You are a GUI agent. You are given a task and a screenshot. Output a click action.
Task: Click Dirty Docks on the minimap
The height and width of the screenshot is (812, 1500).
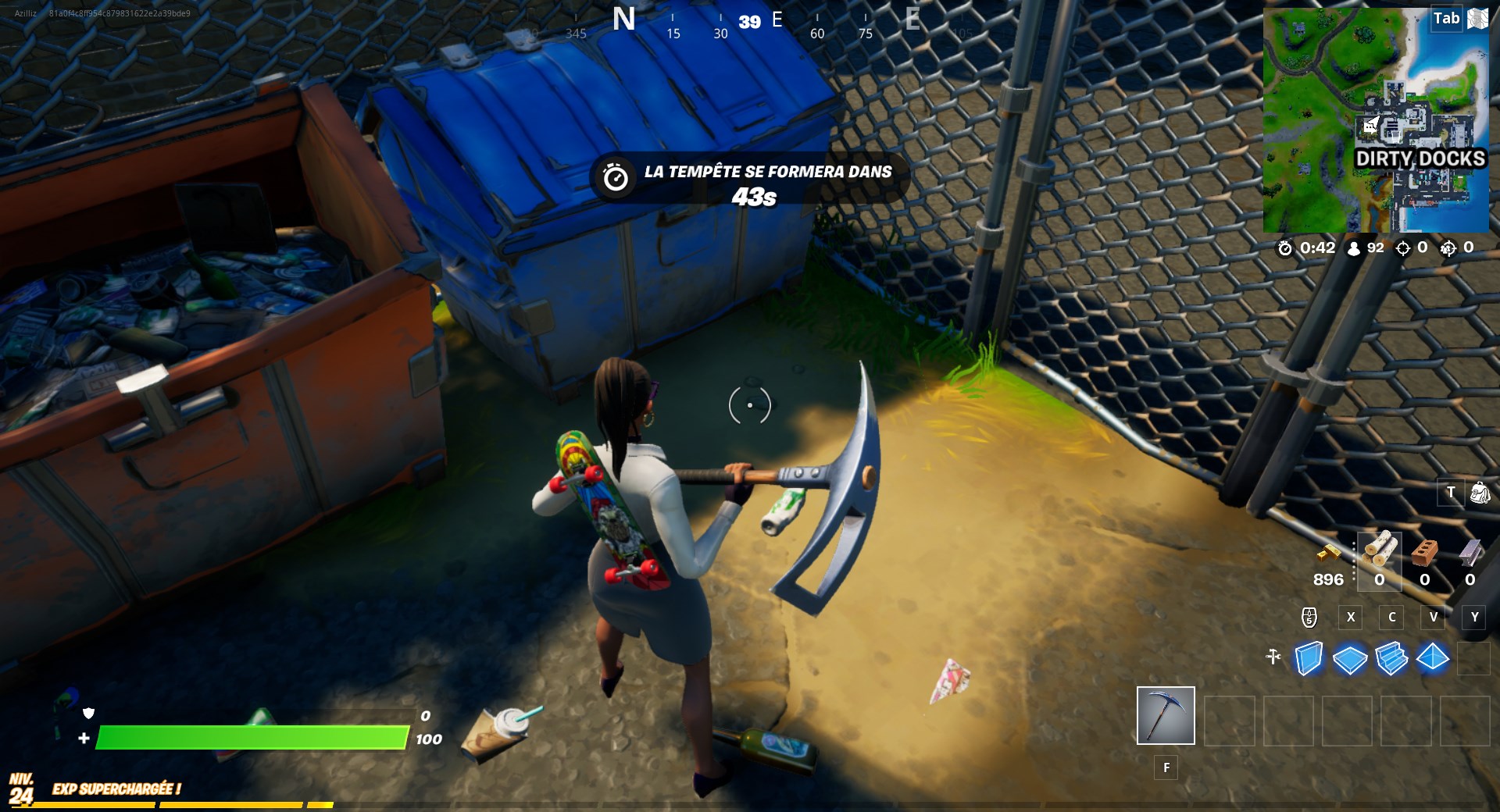tap(1422, 160)
